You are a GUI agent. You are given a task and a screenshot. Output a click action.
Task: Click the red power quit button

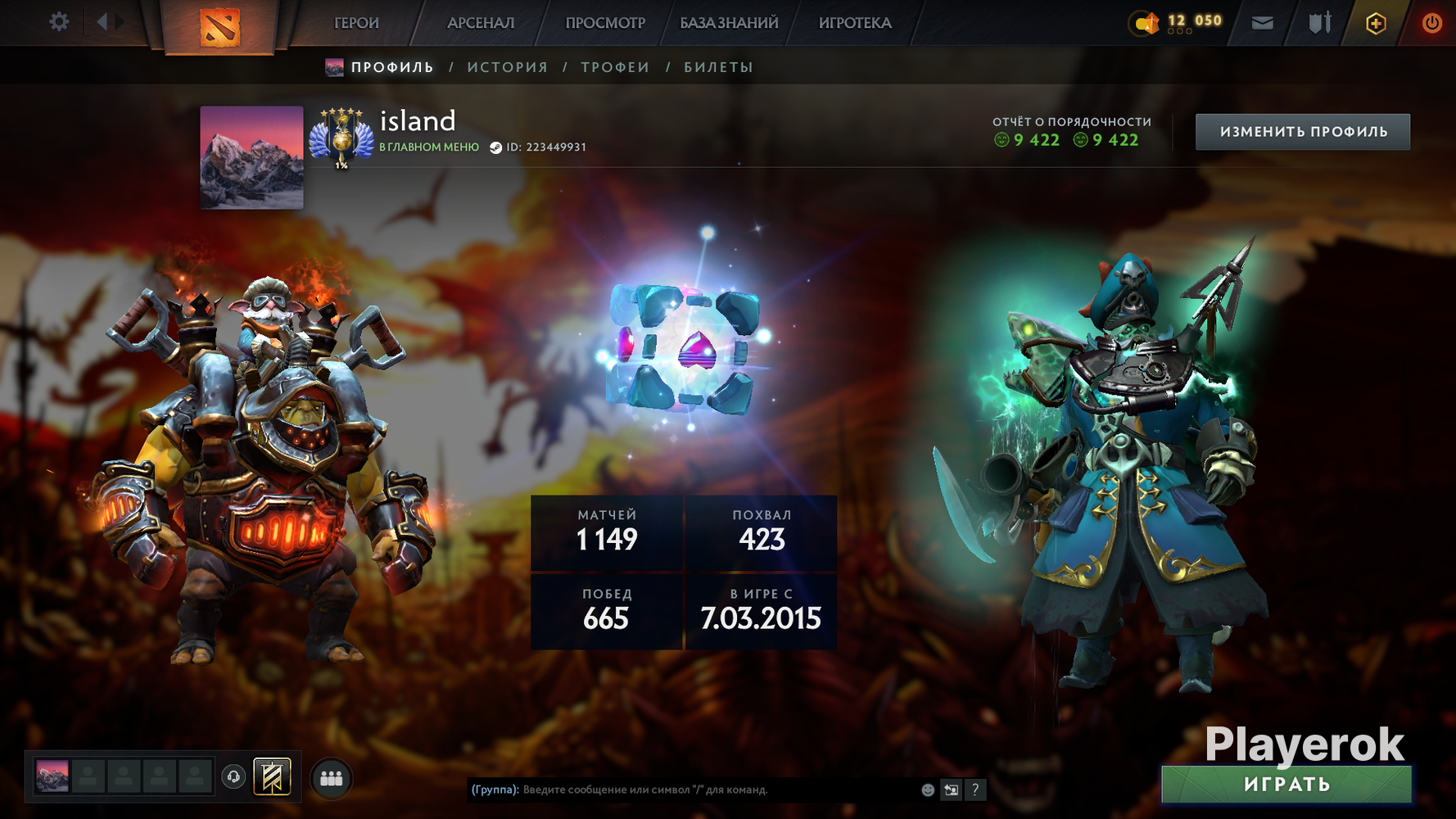click(x=1431, y=23)
